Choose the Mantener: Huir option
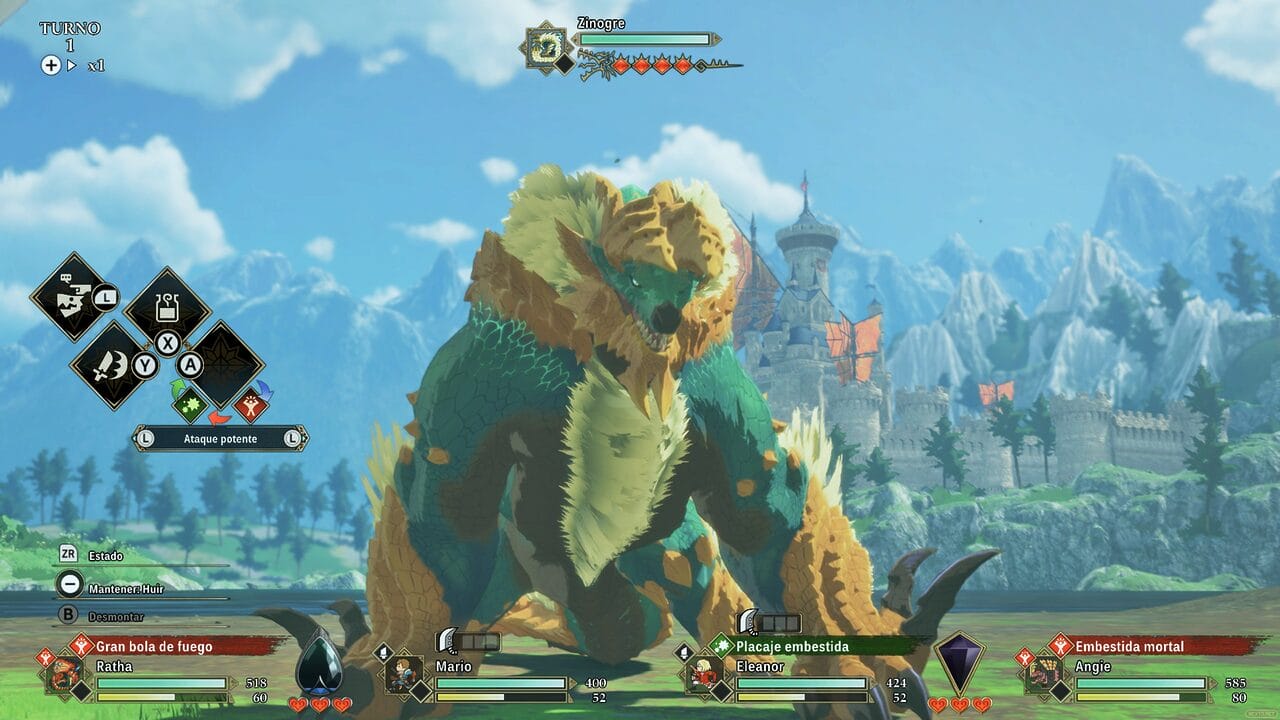 (x=125, y=589)
